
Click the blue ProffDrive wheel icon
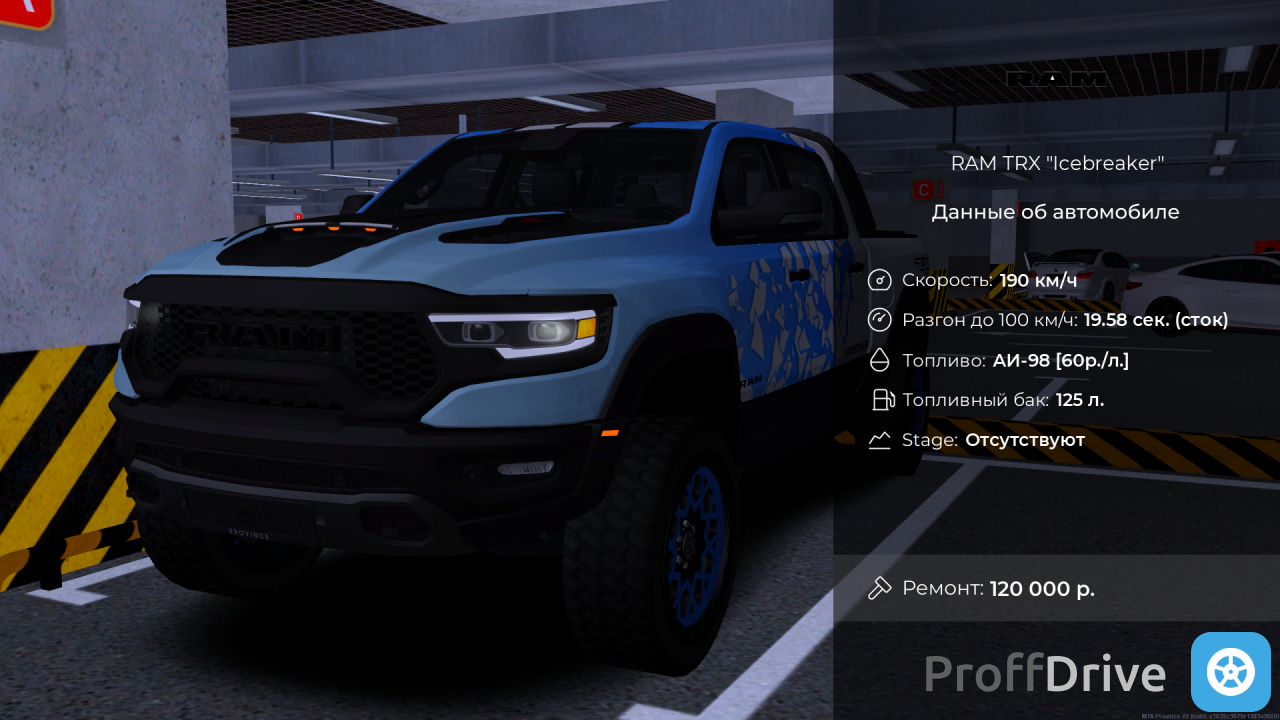[x=1230, y=672]
